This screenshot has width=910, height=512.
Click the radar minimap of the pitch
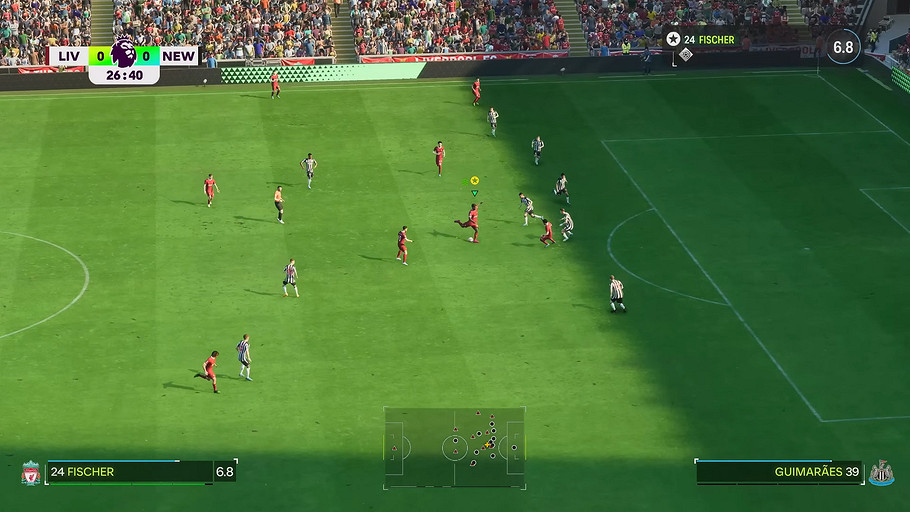[455, 447]
